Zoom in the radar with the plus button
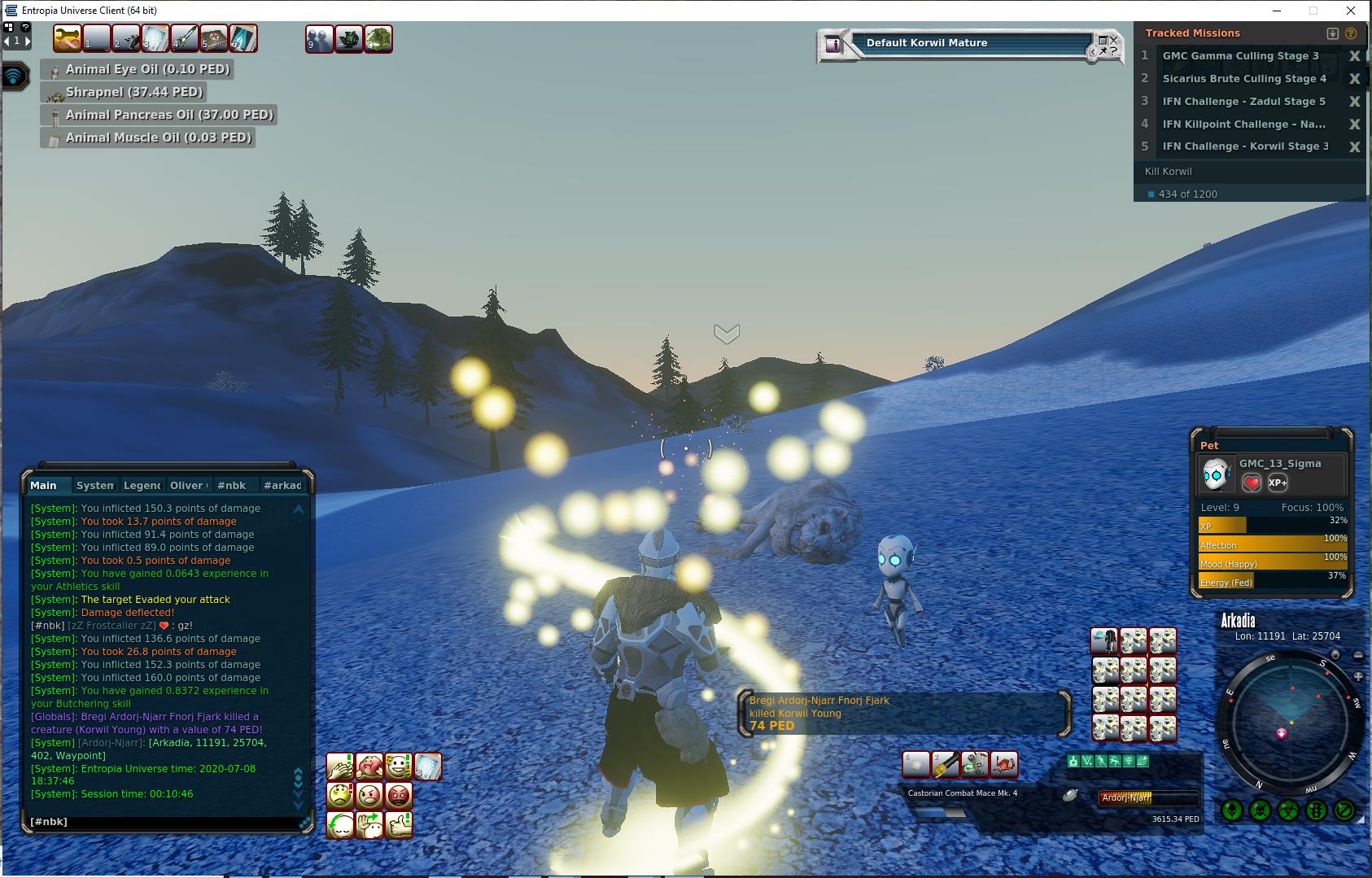The height and width of the screenshot is (878, 1372). point(1358,676)
